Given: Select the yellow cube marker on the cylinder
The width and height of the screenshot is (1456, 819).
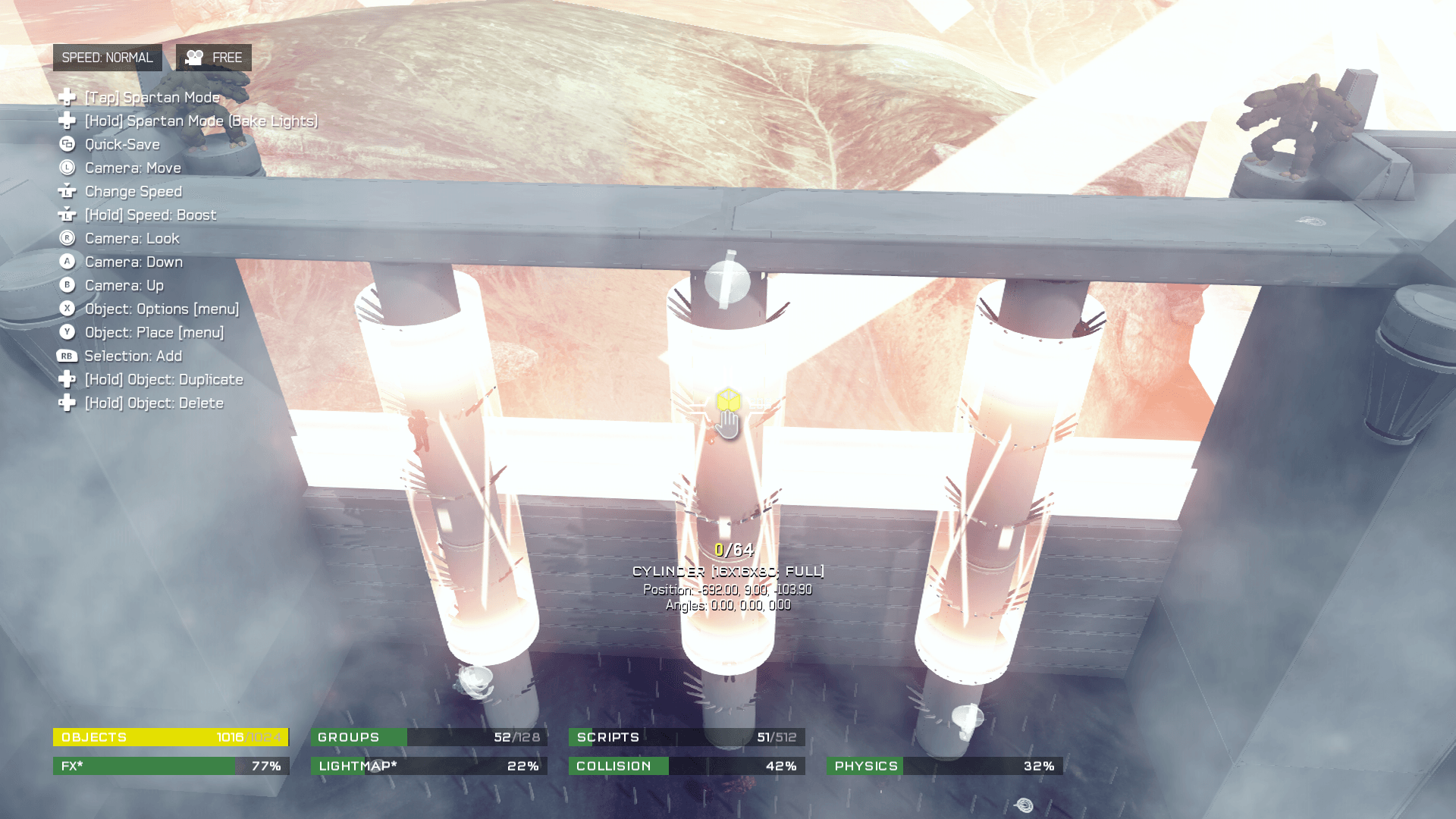Looking at the screenshot, I should tap(728, 400).
